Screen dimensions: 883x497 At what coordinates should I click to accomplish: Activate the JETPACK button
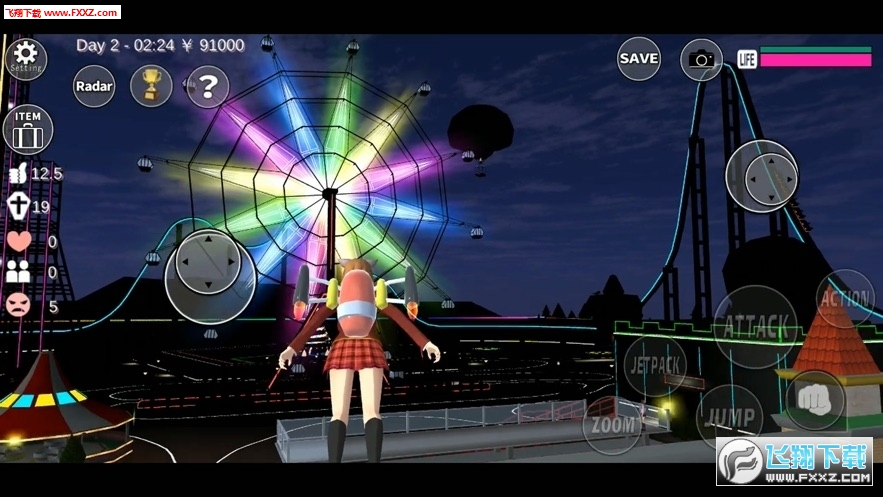pos(655,365)
